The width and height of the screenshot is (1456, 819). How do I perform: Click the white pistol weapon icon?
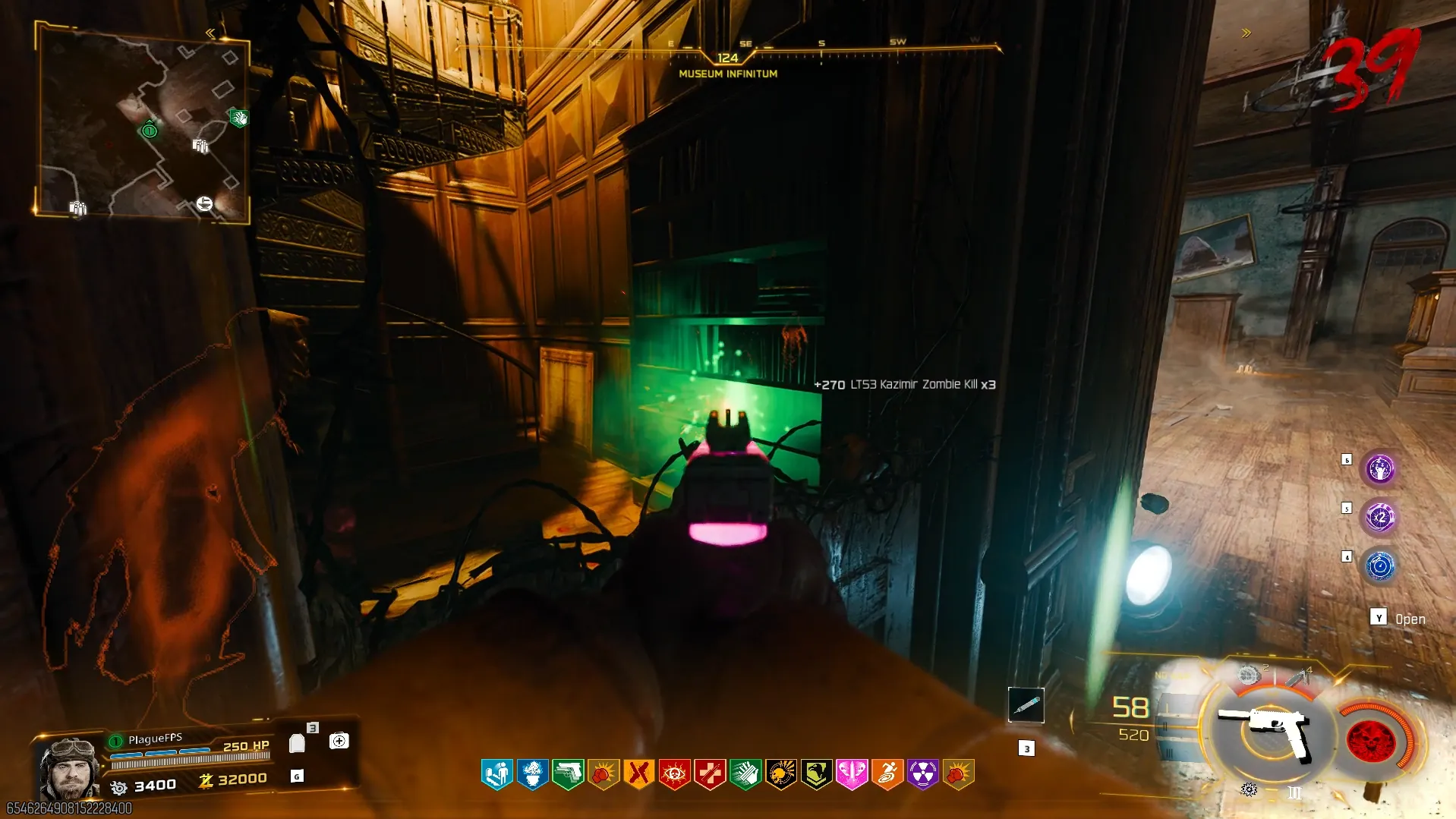[x=1266, y=731]
